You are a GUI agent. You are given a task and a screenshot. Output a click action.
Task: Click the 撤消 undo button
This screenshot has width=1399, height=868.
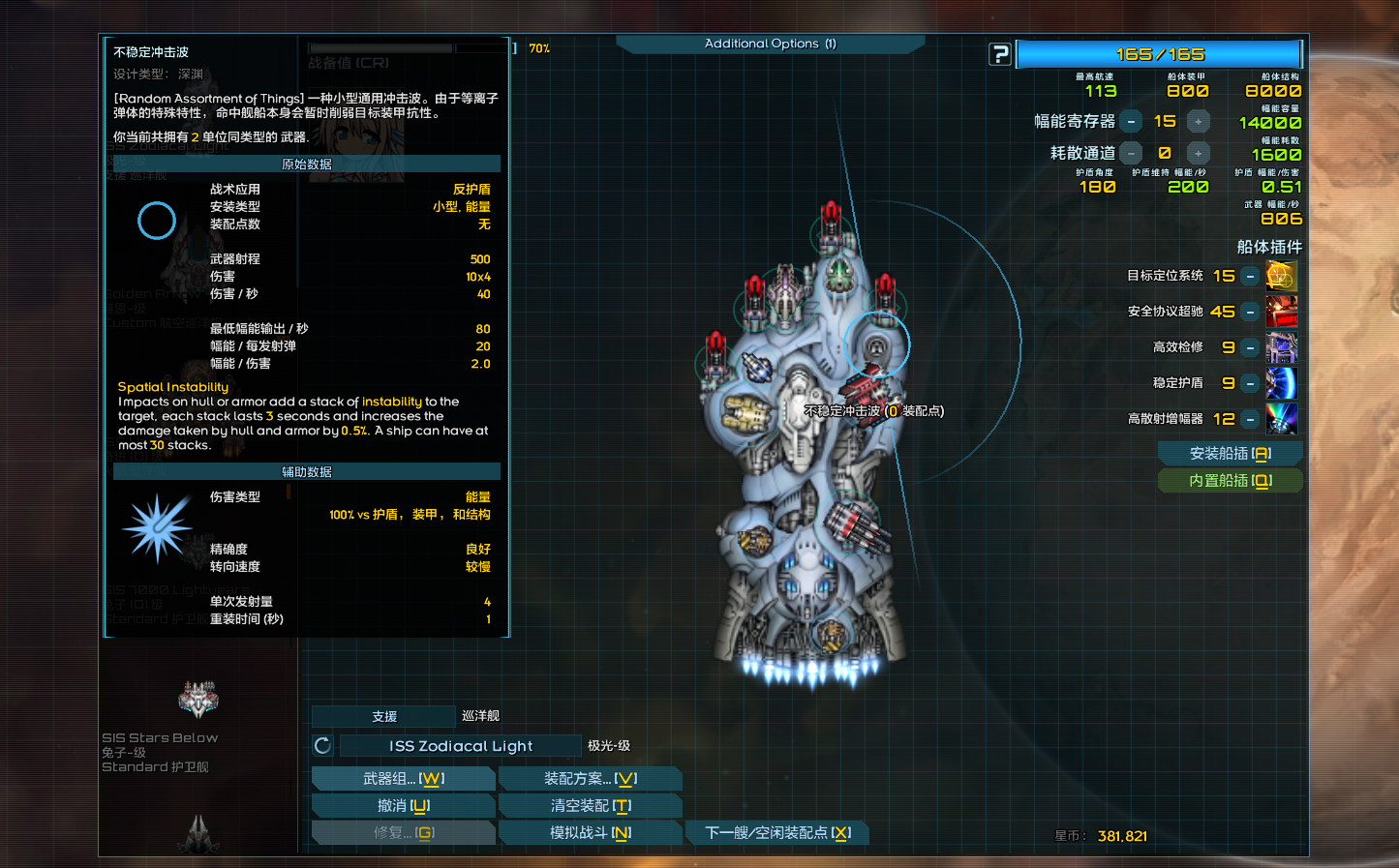[x=403, y=805]
